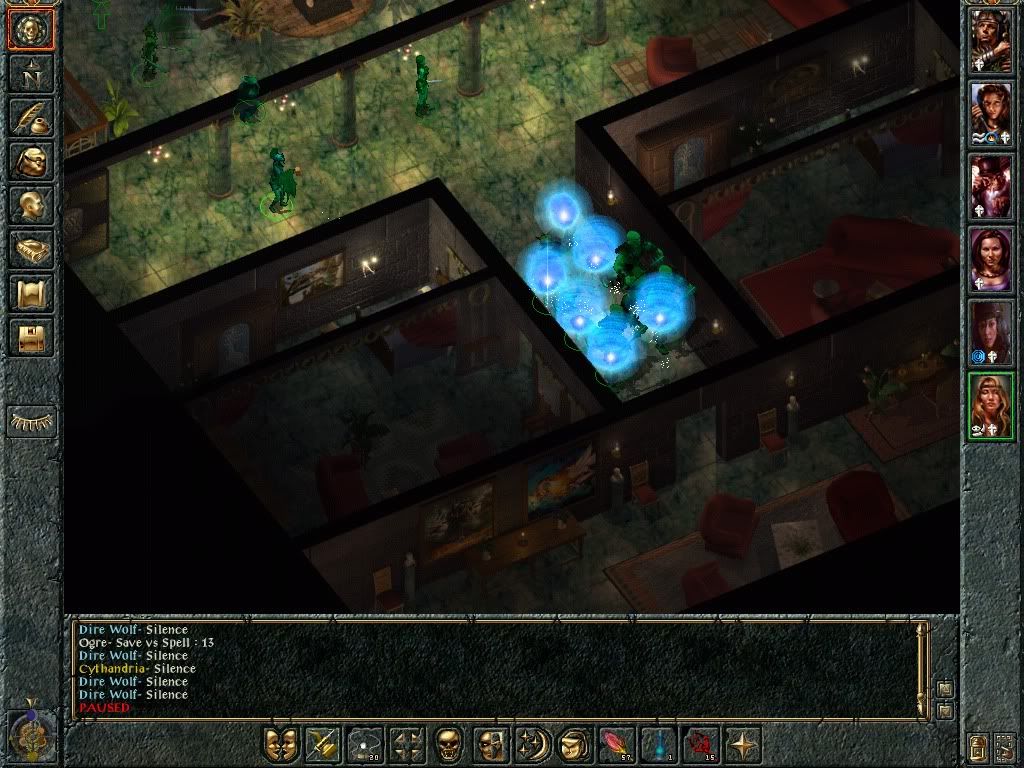Open the mage spellbook icon
The height and width of the screenshot is (768, 1024).
[x=32, y=250]
